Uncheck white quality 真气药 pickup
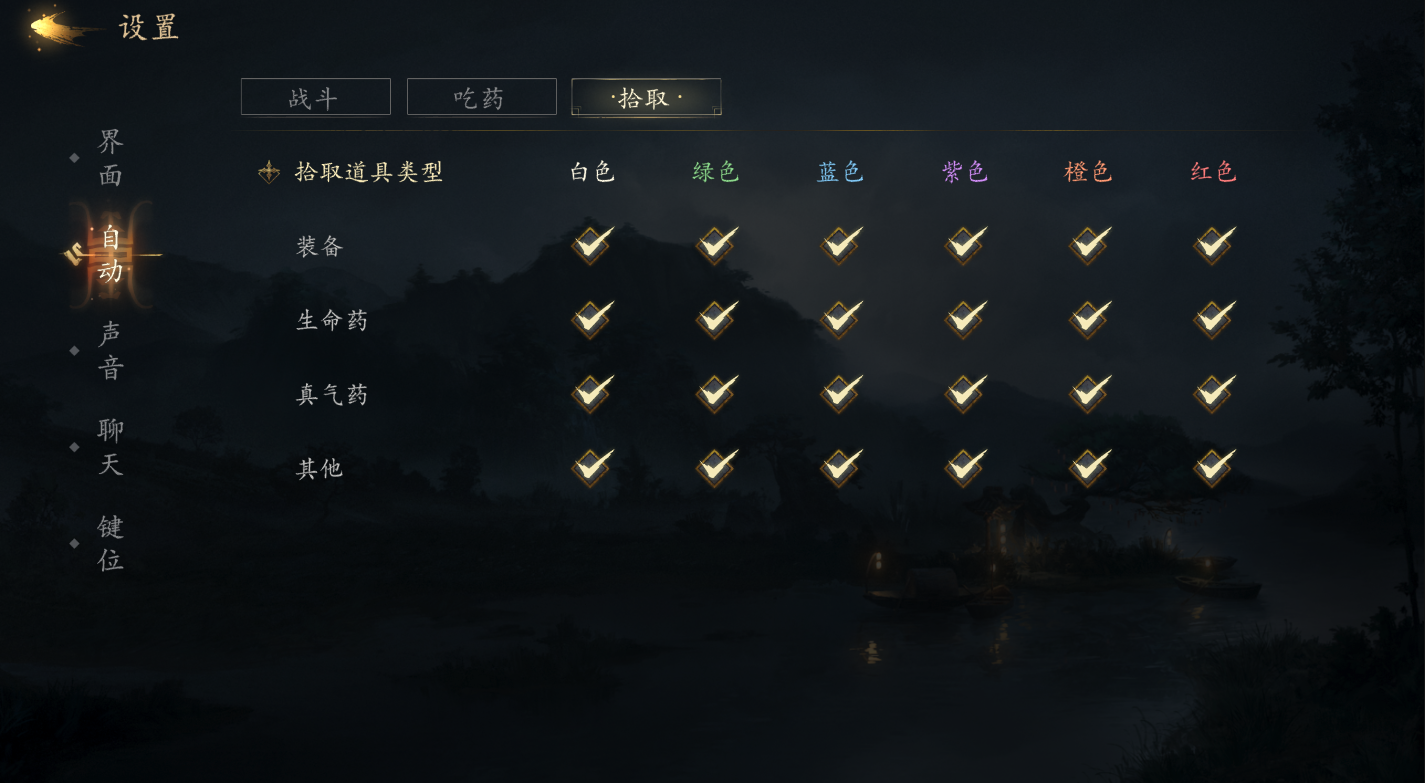The width and height of the screenshot is (1425, 783). [x=590, y=393]
